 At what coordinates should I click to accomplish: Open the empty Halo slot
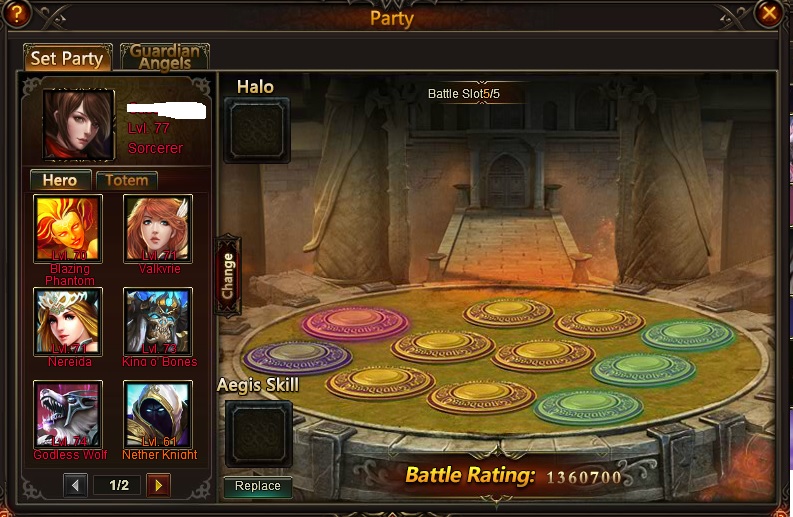[x=257, y=130]
